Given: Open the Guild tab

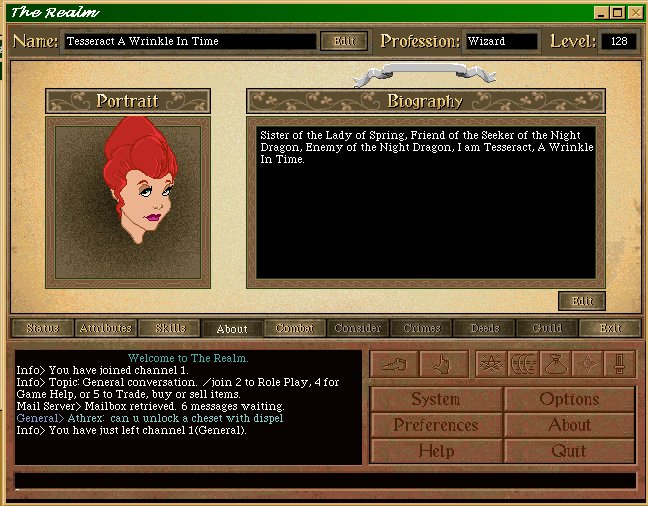Looking at the screenshot, I should [547, 328].
